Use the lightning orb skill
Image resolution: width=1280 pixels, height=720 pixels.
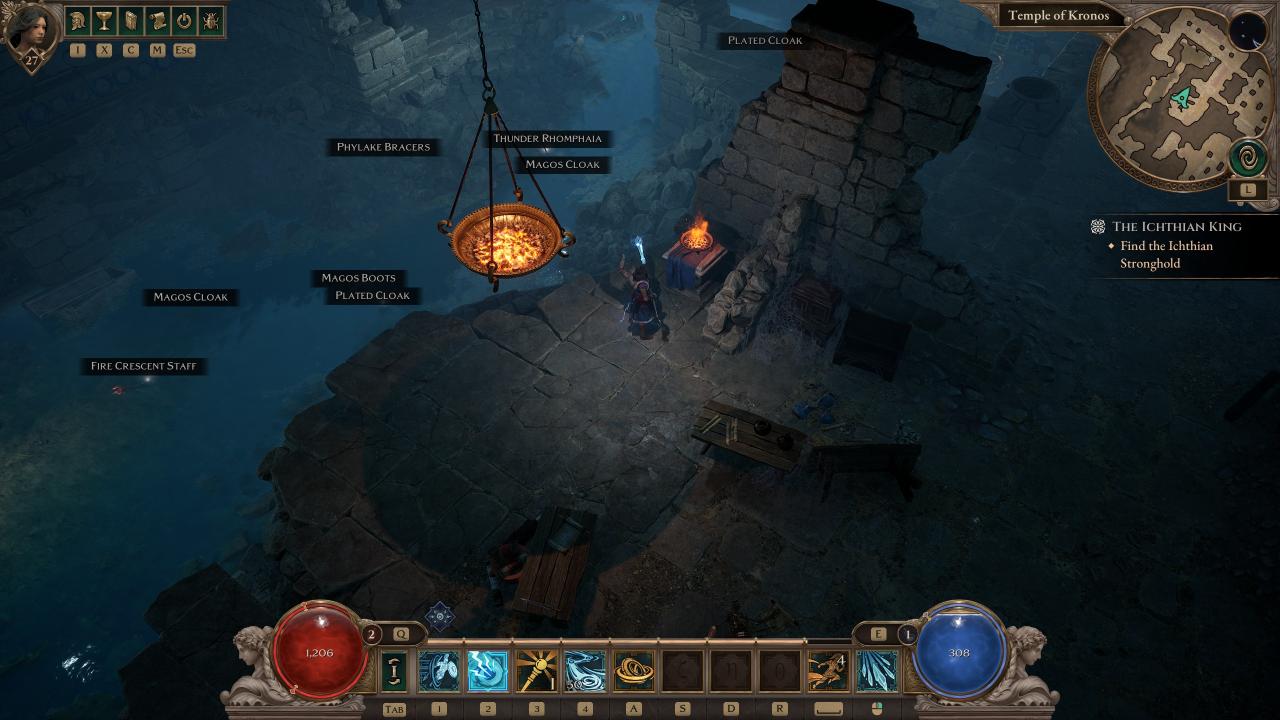488,671
